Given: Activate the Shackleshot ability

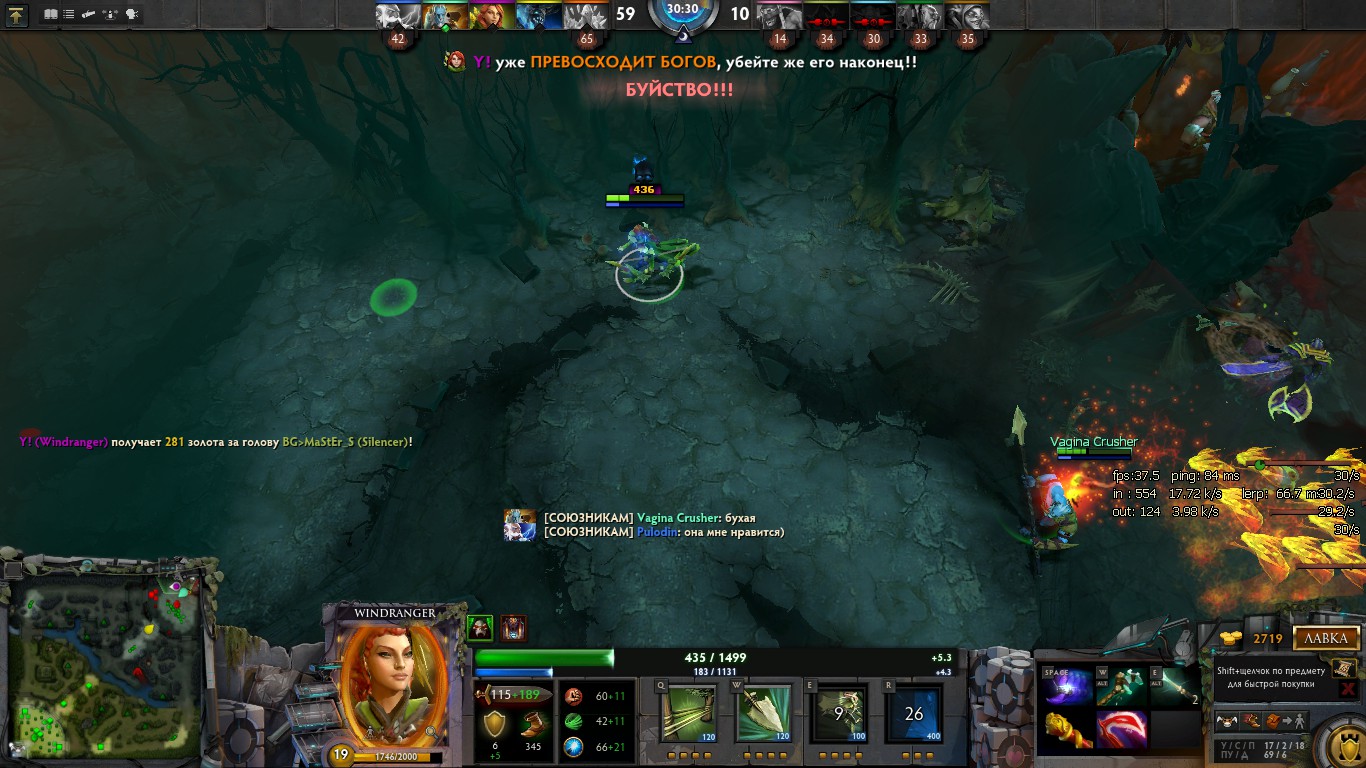Looking at the screenshot, I should tap(688, 712).
